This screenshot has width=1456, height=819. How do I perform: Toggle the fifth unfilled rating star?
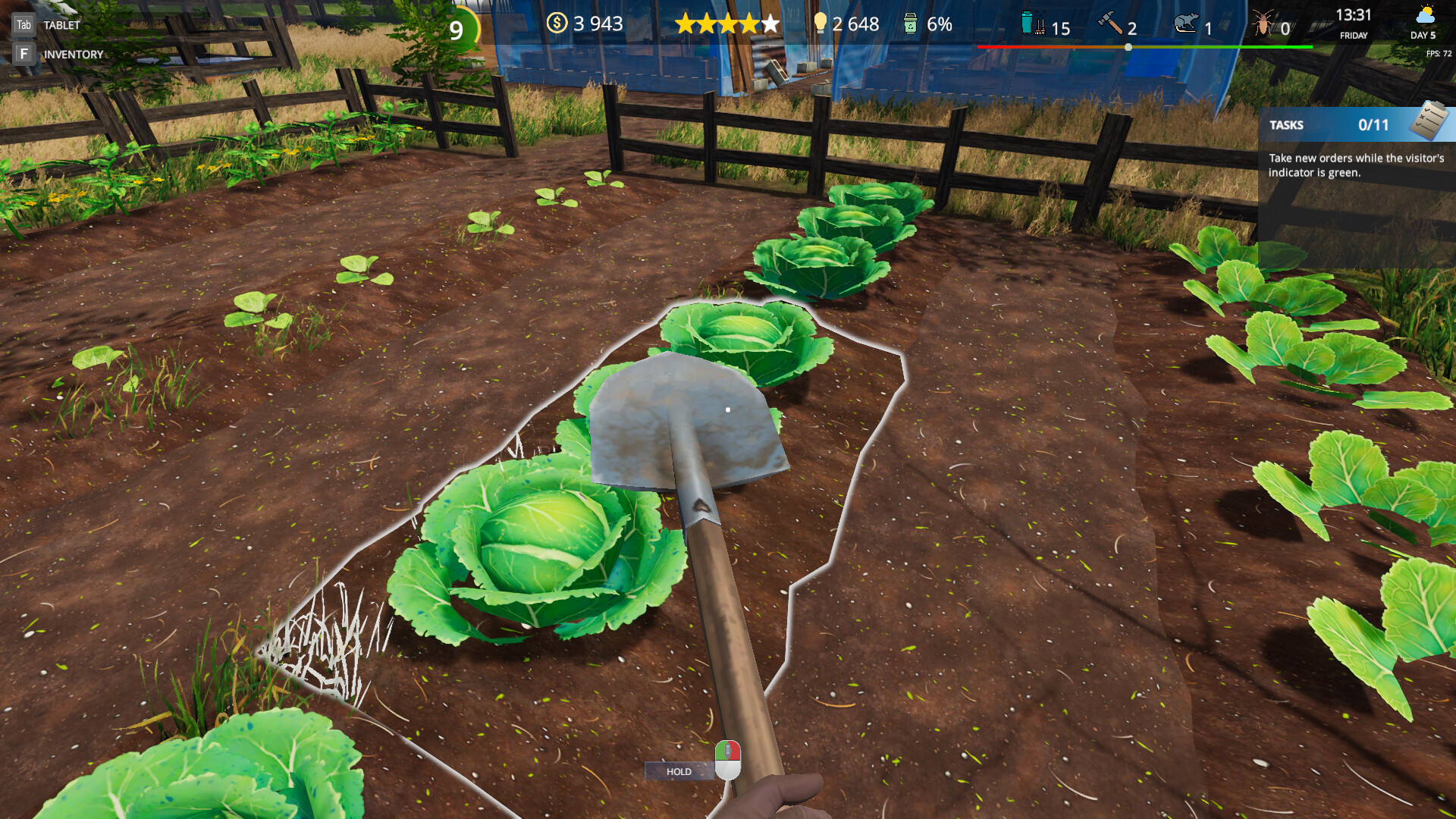(x=770, y=24)
